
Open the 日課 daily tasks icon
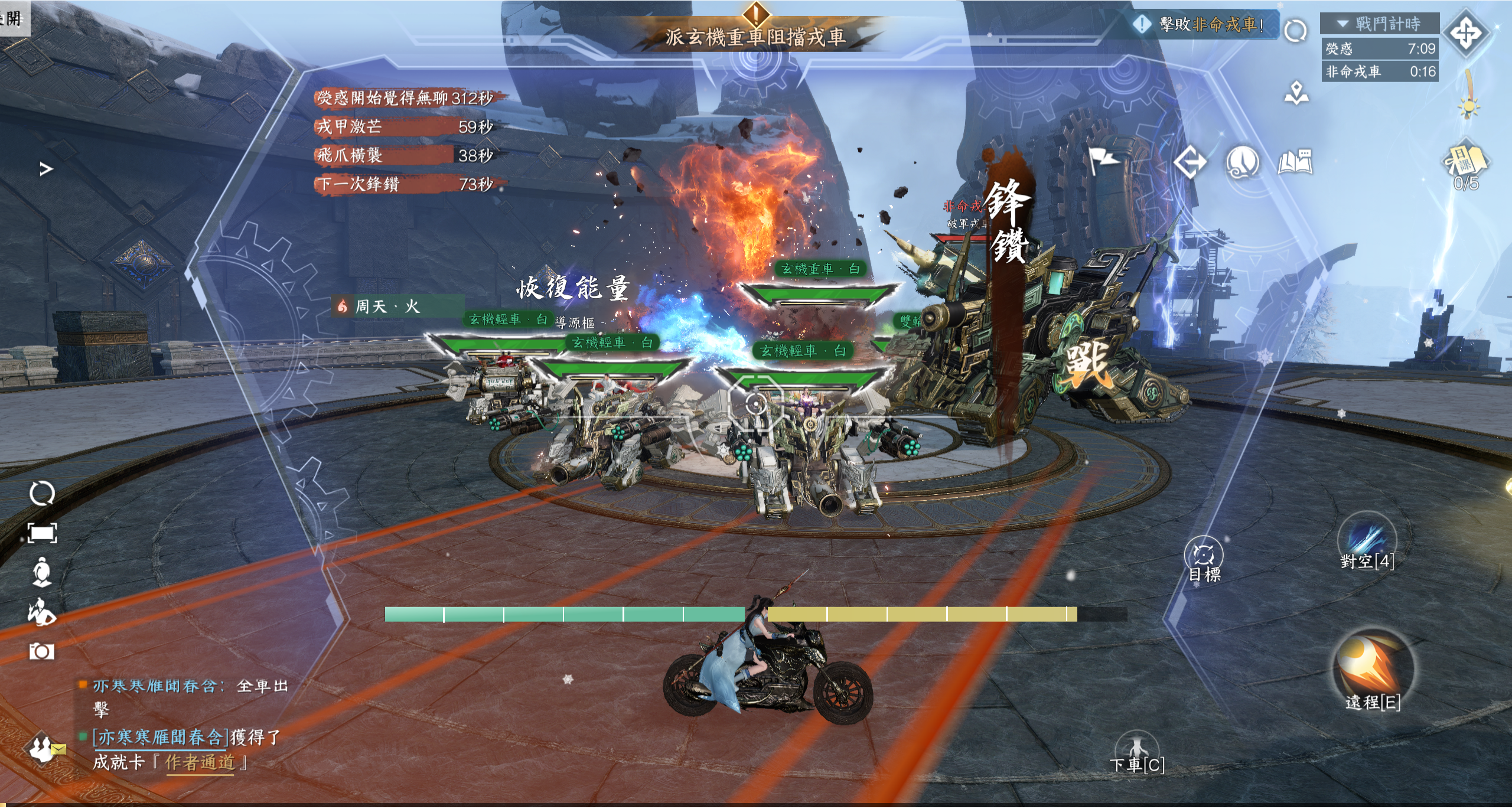point(1465,162)
